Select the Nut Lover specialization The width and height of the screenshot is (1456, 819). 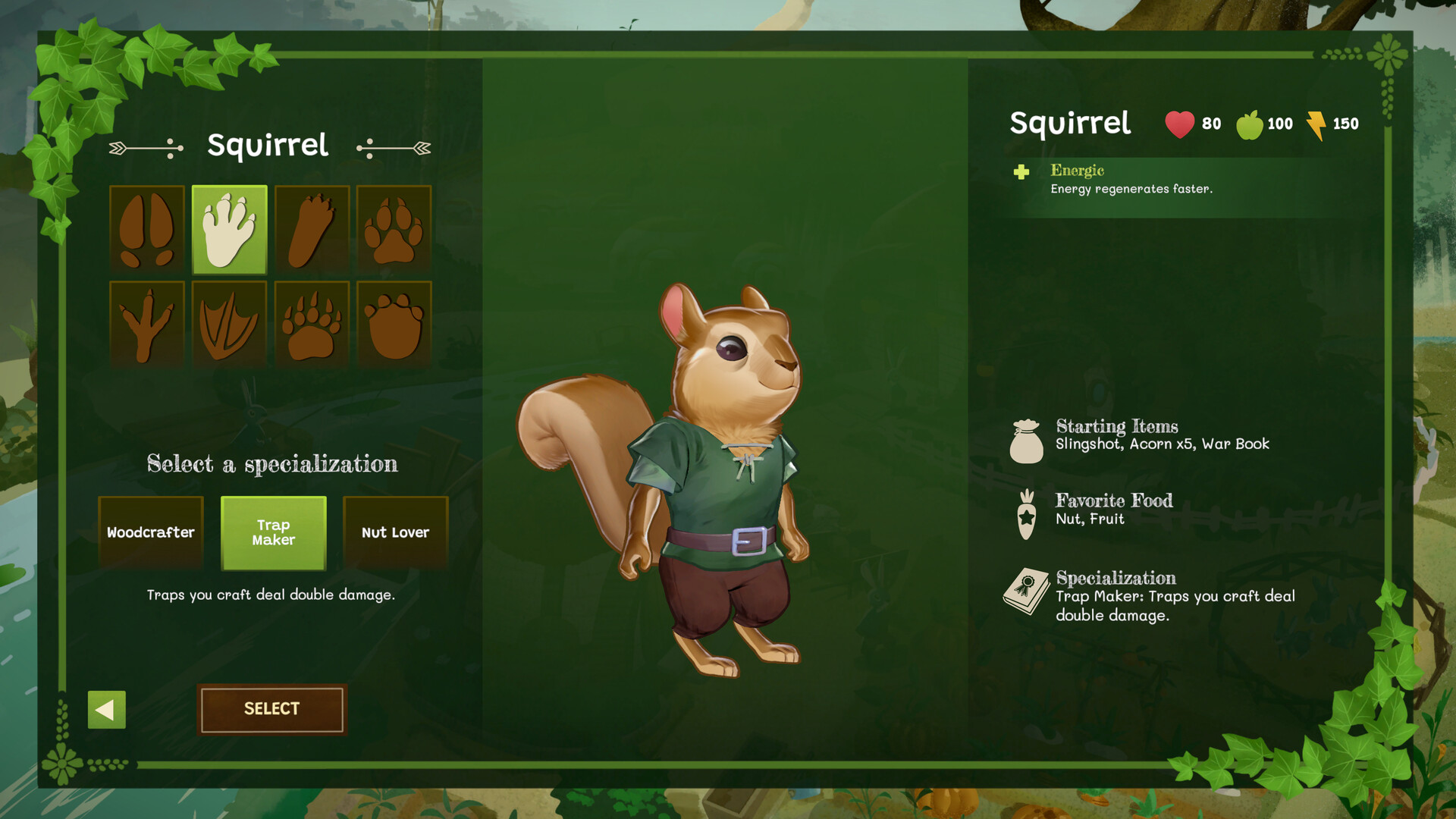click(x=395, y=532)
